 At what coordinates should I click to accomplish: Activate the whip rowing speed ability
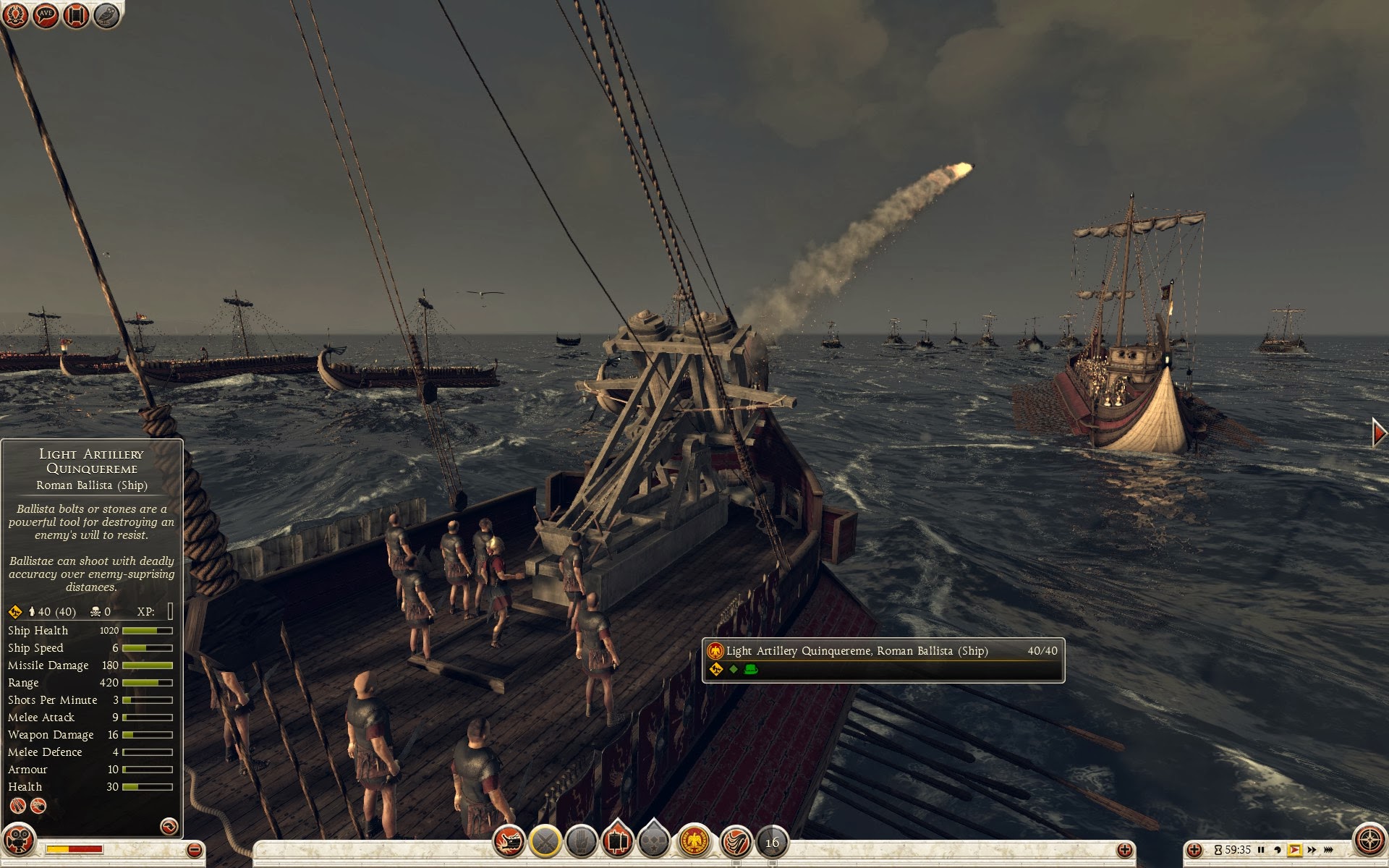point(736,841)
